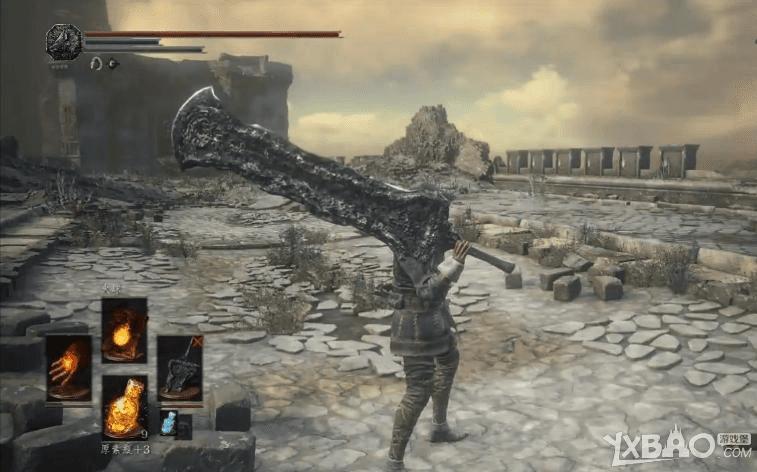757x472 pixels.
Task: Select the fireball pyromancy spell slot
Action: point(124,330)
